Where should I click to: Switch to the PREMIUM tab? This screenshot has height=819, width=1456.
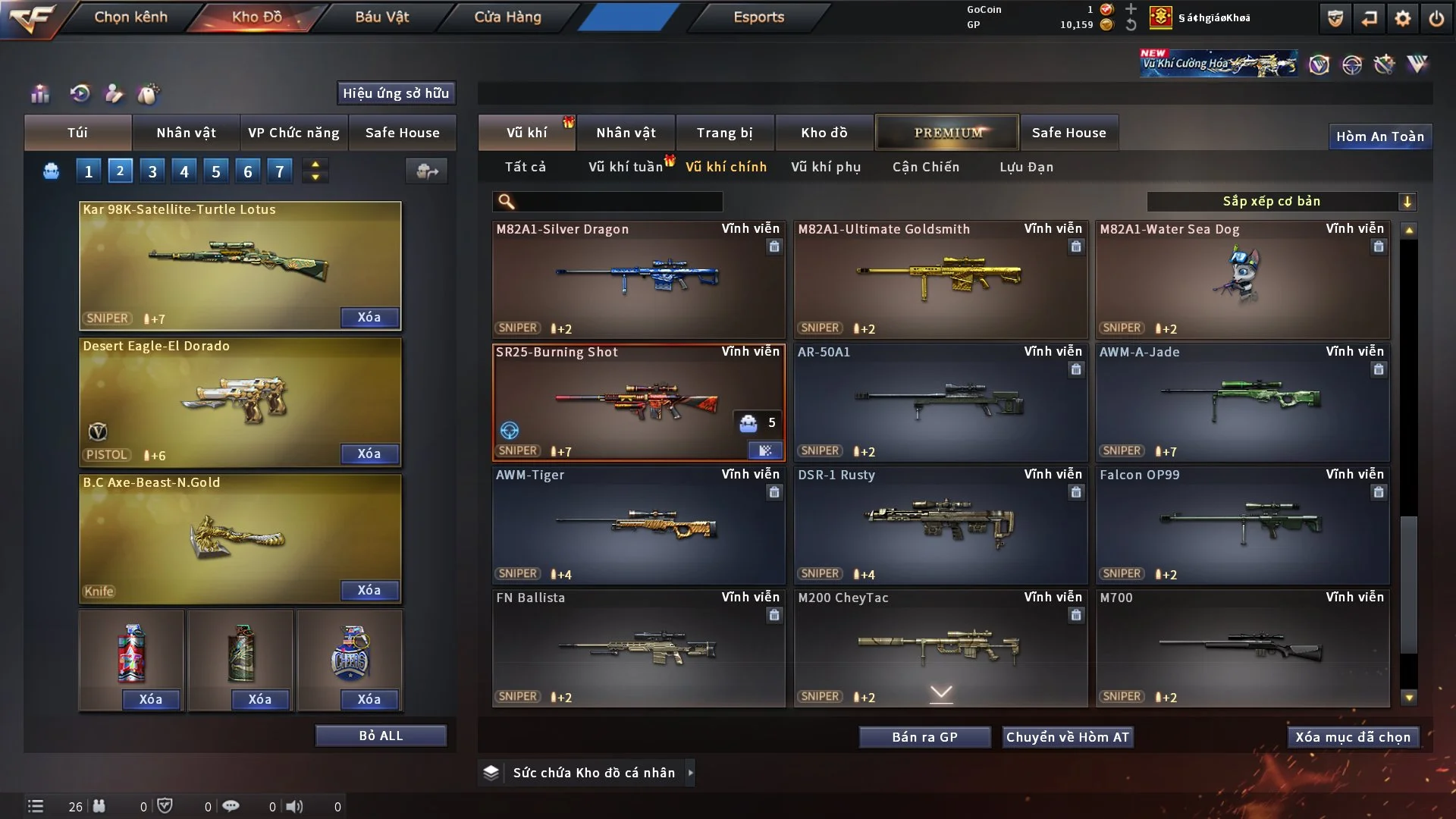click(947, 133)
